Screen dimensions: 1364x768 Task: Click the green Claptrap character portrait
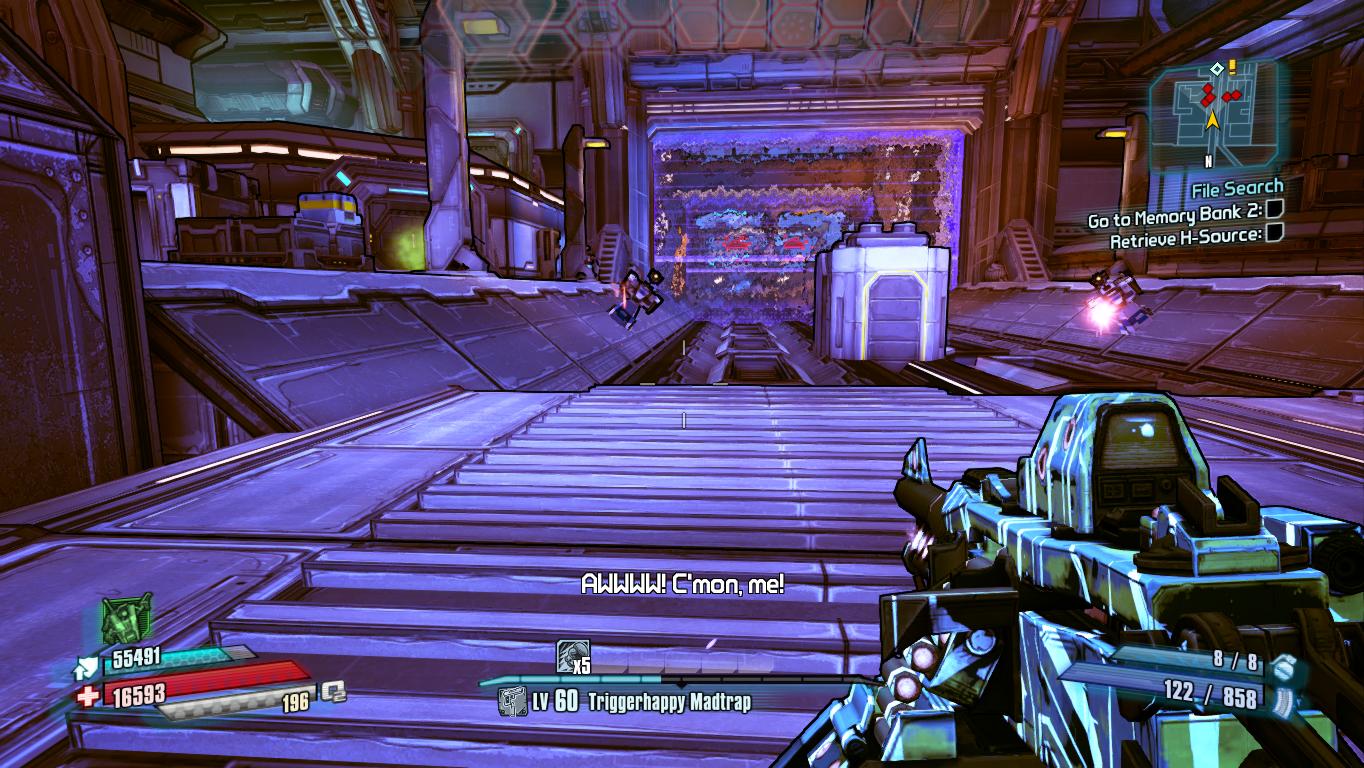click(126, 619)
